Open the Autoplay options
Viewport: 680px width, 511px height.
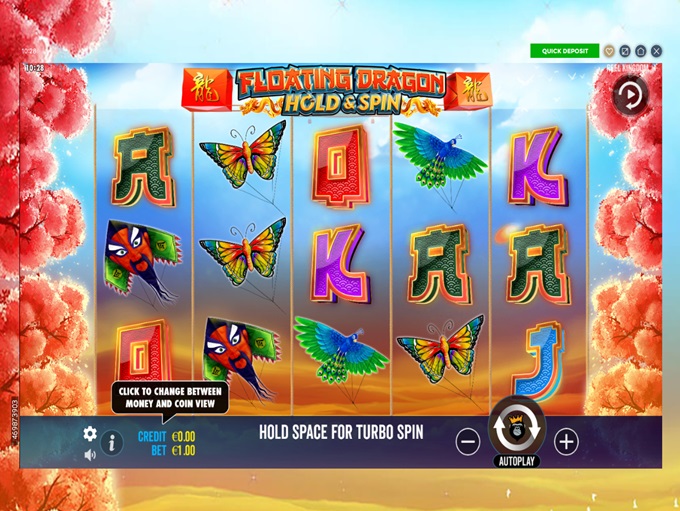tap(517, 462)
